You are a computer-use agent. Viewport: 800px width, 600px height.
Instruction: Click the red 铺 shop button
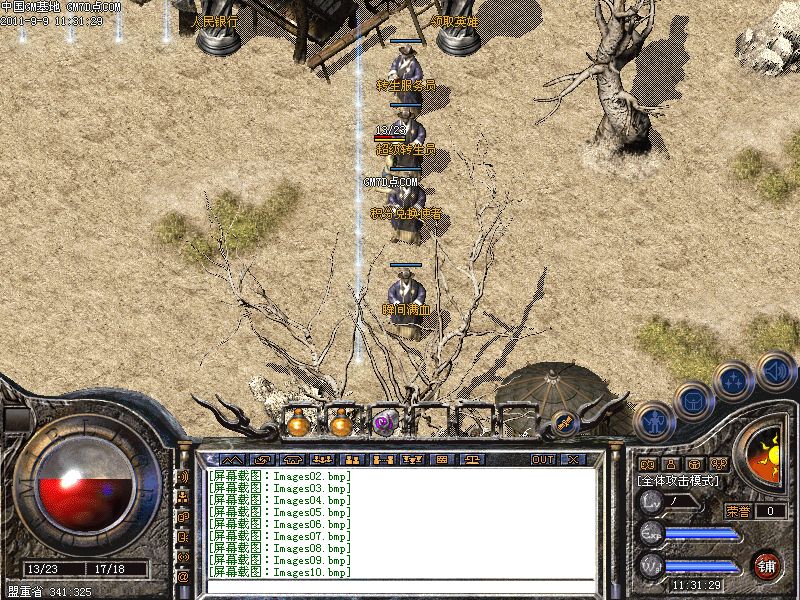tap(767, 564)
